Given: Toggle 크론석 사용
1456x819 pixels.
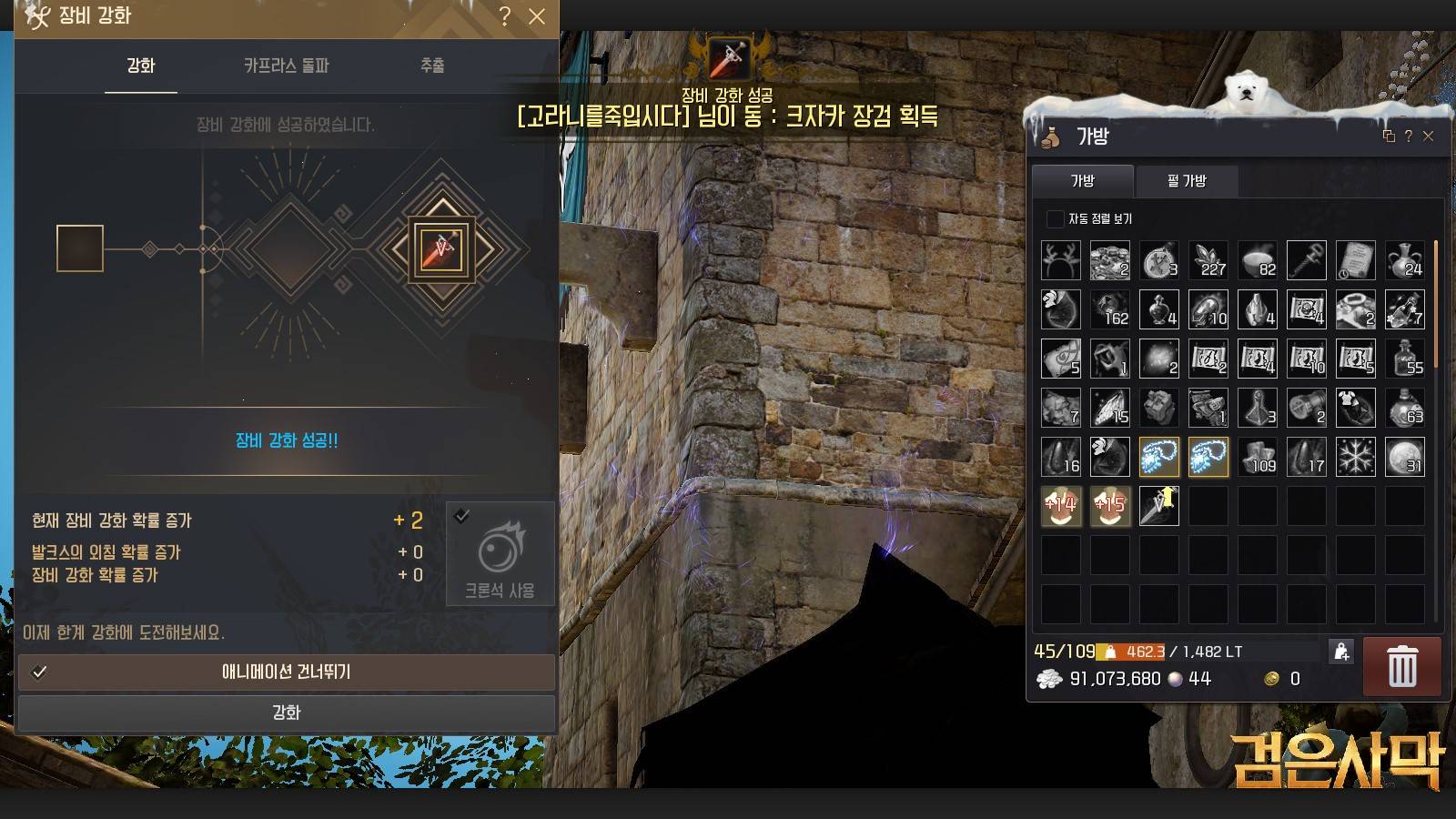Looking at the screenshot, I should tap(500, 553).
